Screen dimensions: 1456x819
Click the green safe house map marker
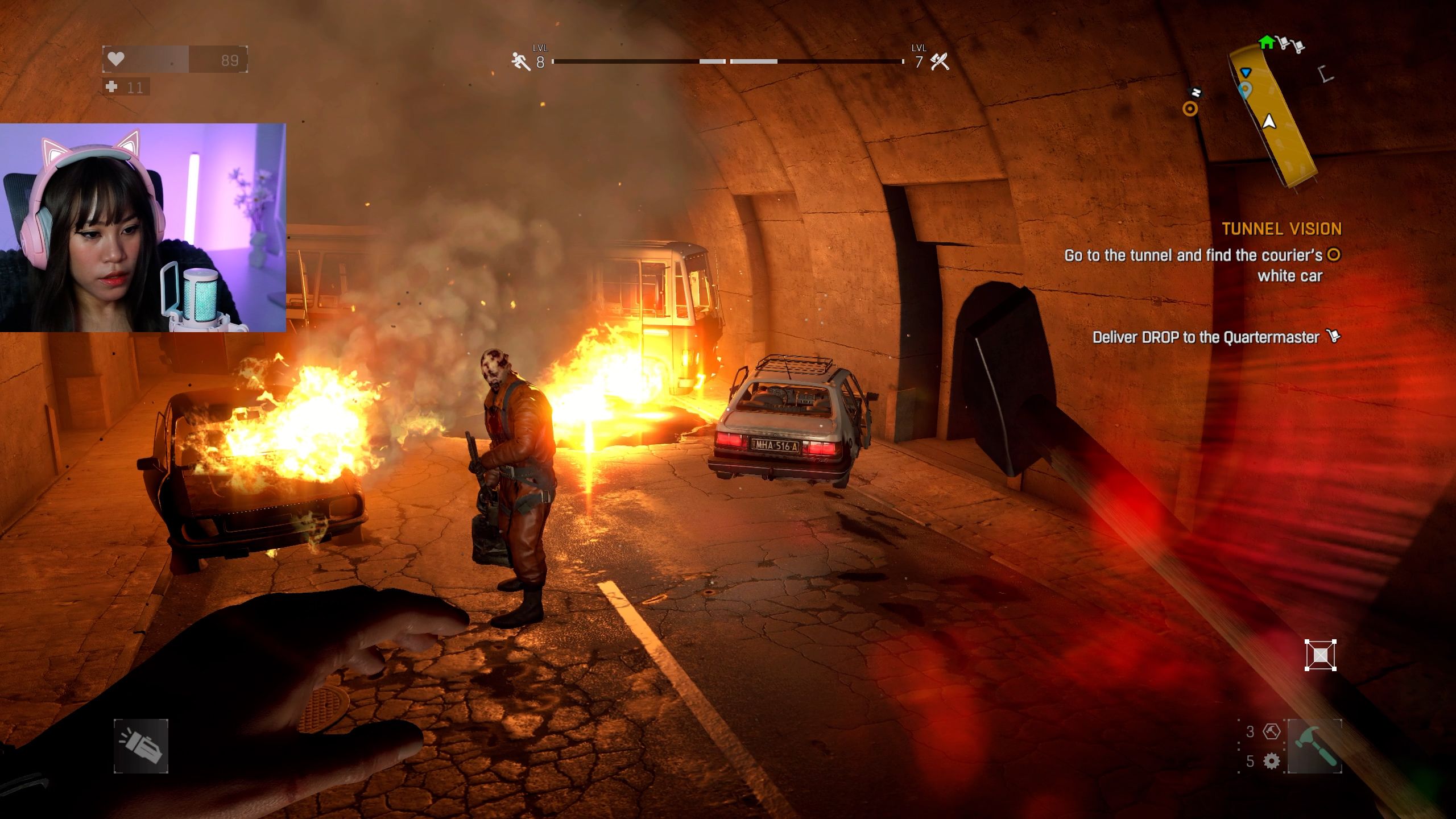click(1266, 42)
